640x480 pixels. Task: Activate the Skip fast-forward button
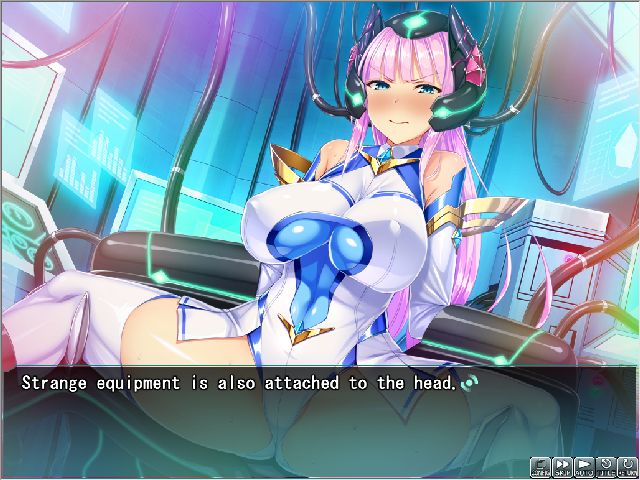pos(563,465)
